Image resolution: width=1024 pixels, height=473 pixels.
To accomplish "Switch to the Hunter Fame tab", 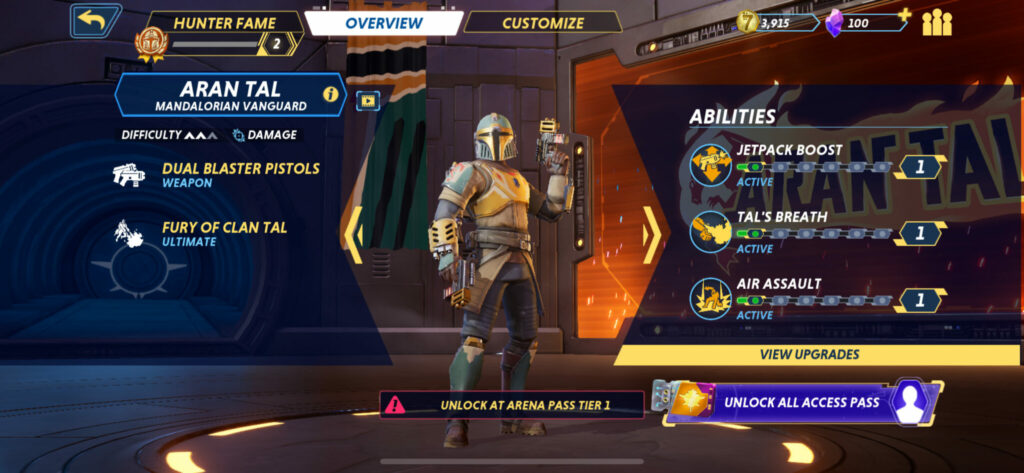I will (x=223, y=23).
